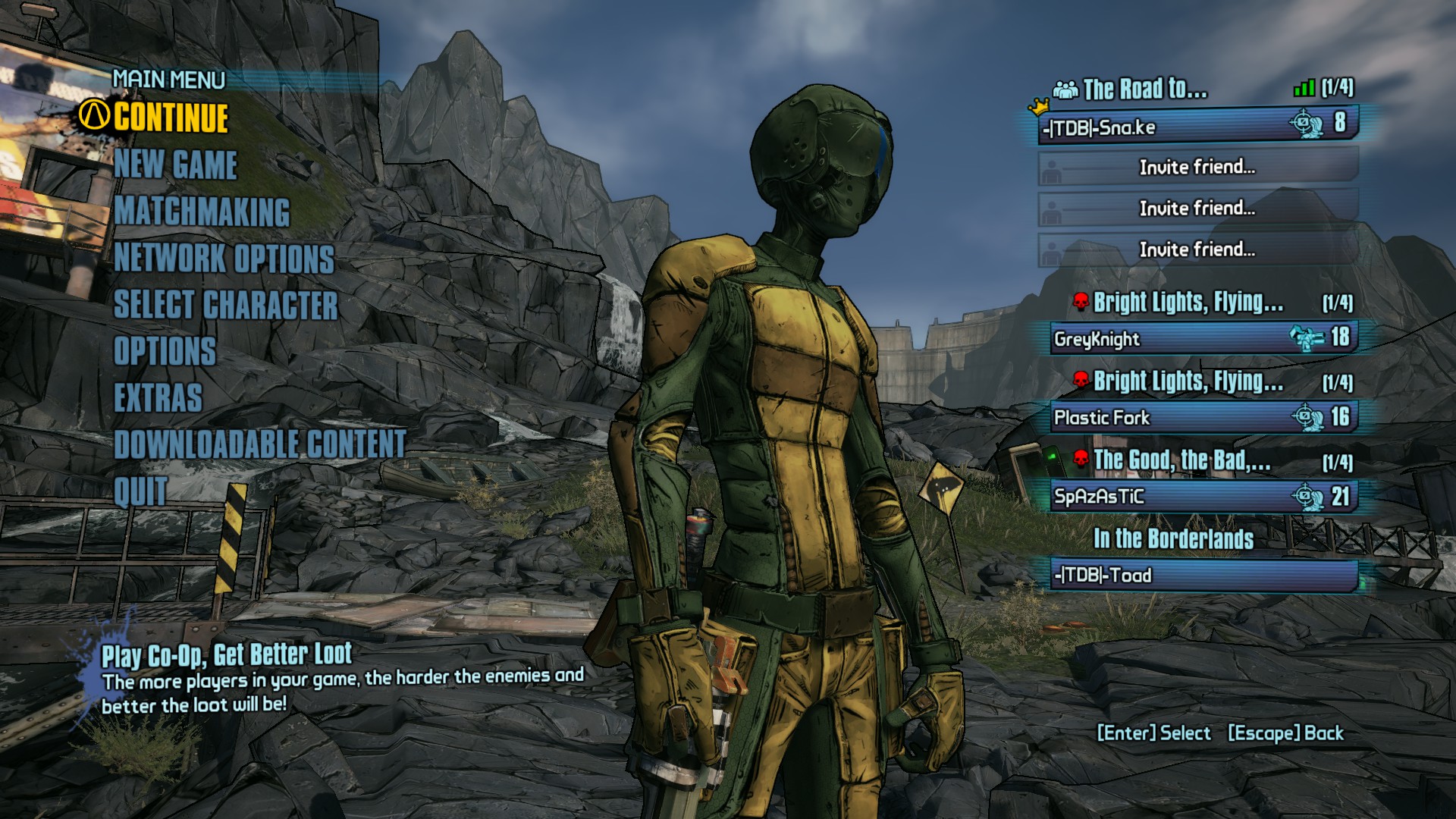Click the skull icon above Plastic Fork
The width and height of the screenshot is (1456, 819).
click(1079, 380)
